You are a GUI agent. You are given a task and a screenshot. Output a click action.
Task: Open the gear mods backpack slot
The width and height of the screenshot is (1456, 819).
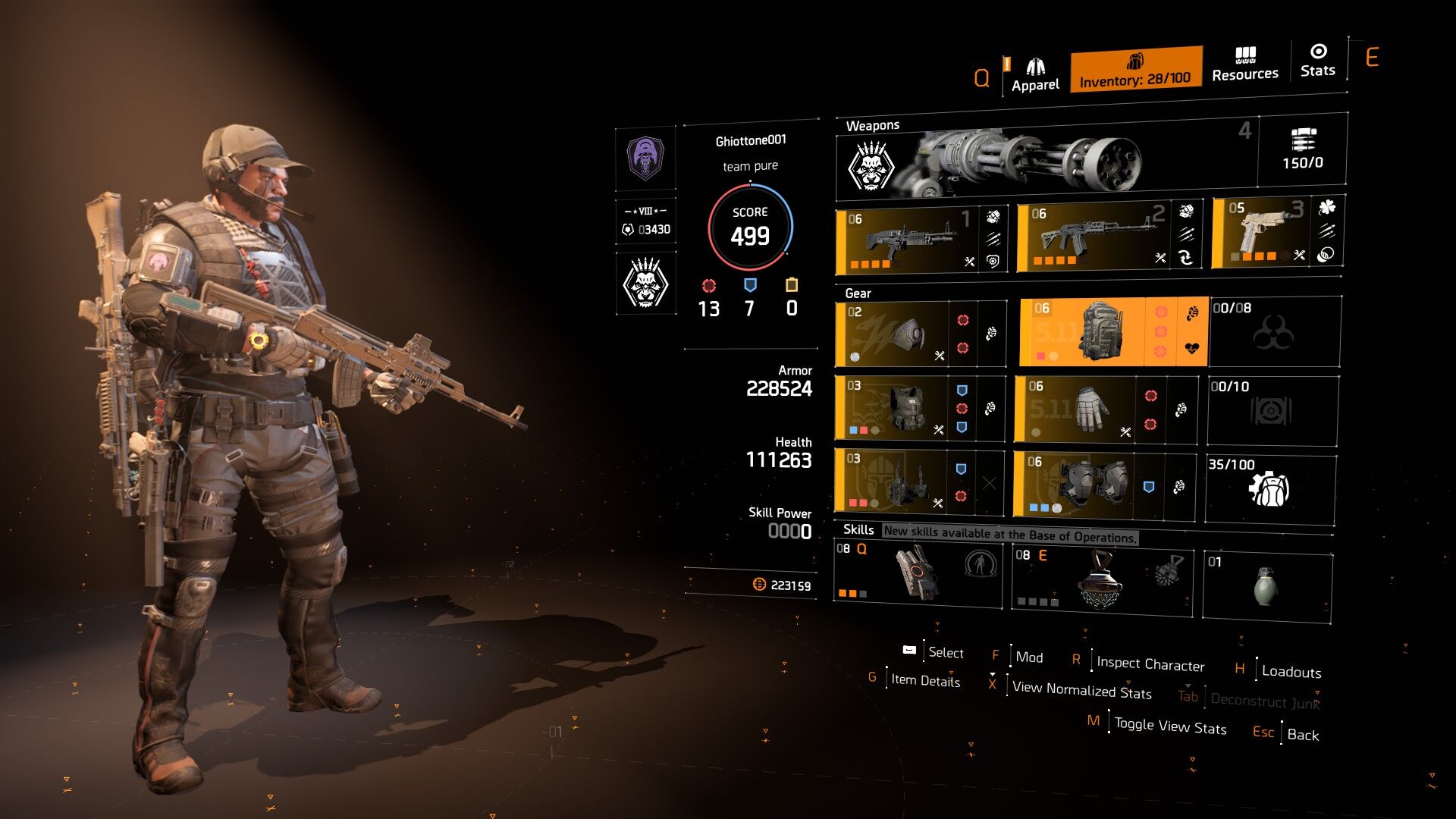[1270, 488]
